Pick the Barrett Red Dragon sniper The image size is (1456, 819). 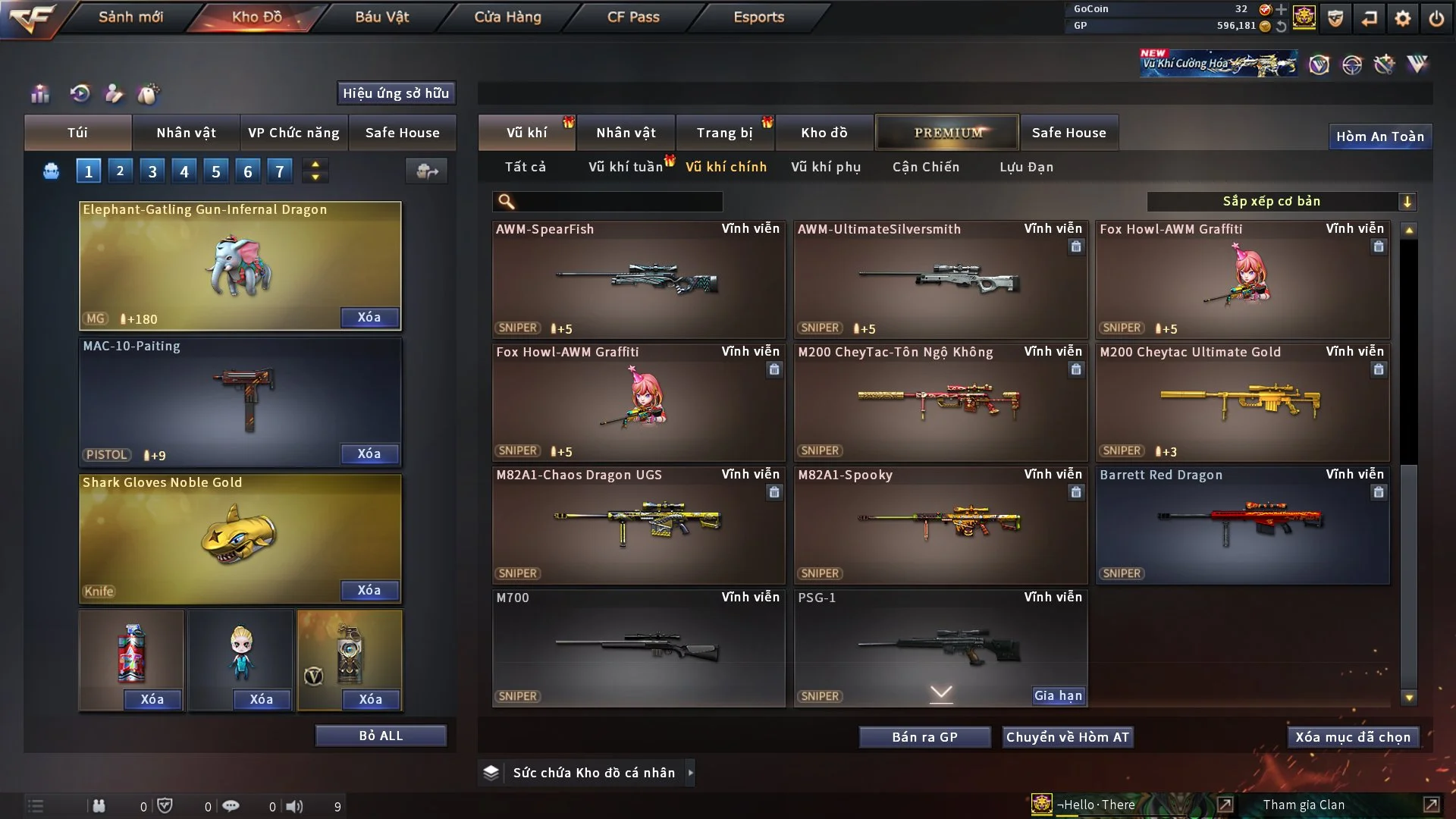pos(1242,525)
